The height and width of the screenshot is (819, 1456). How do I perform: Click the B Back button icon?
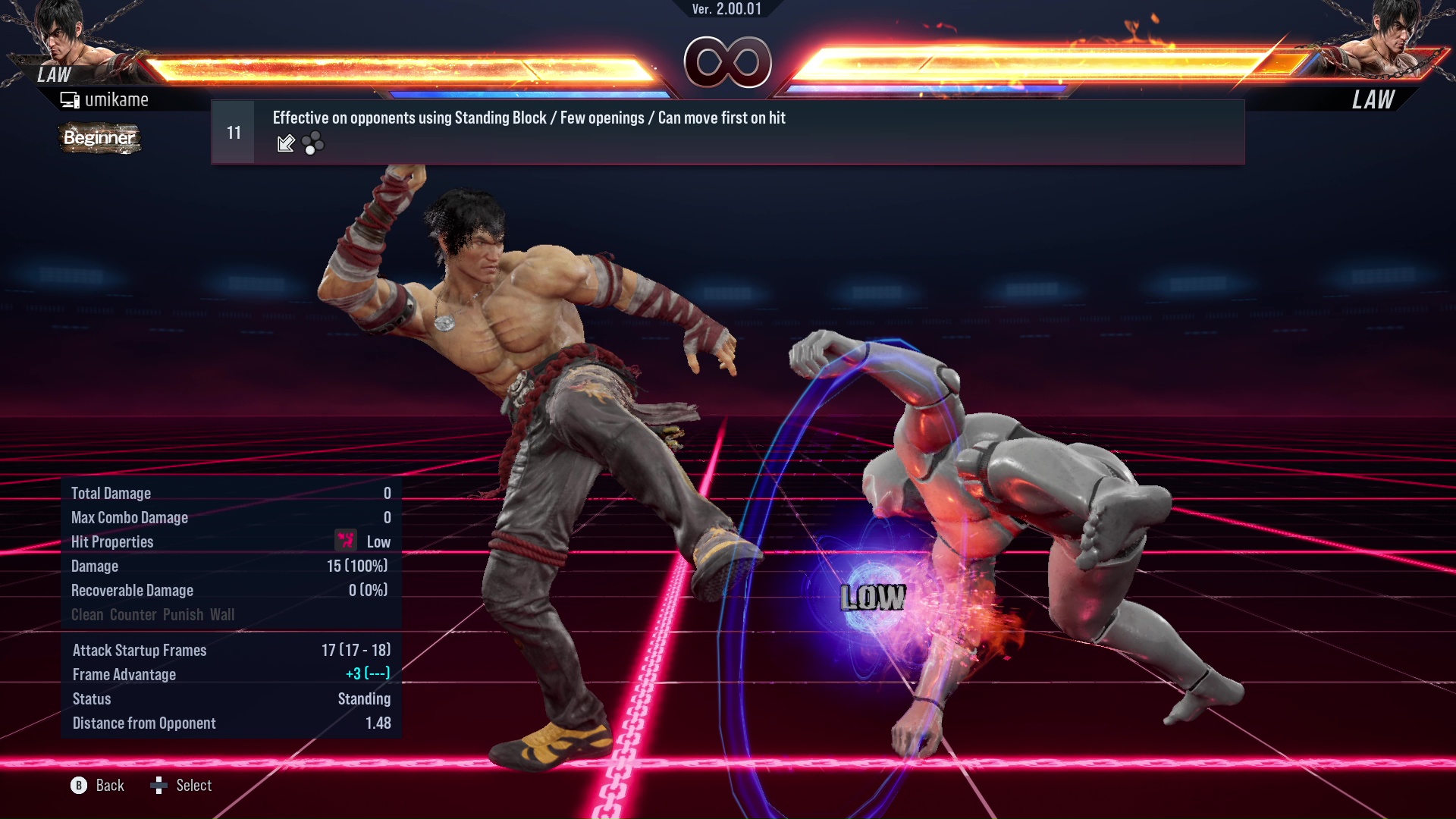pos(78,786)
